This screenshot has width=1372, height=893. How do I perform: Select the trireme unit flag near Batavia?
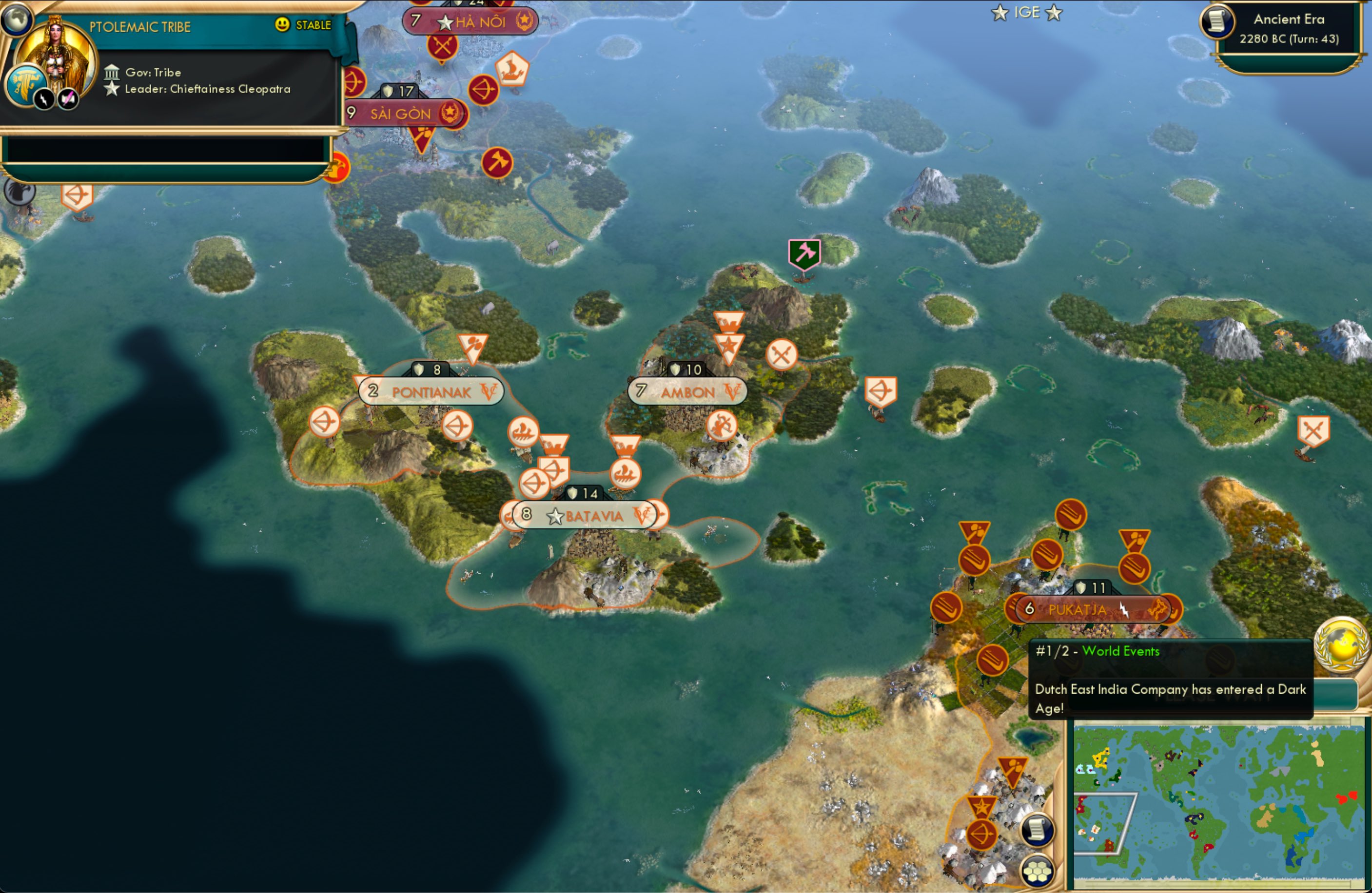coord(625,474)
